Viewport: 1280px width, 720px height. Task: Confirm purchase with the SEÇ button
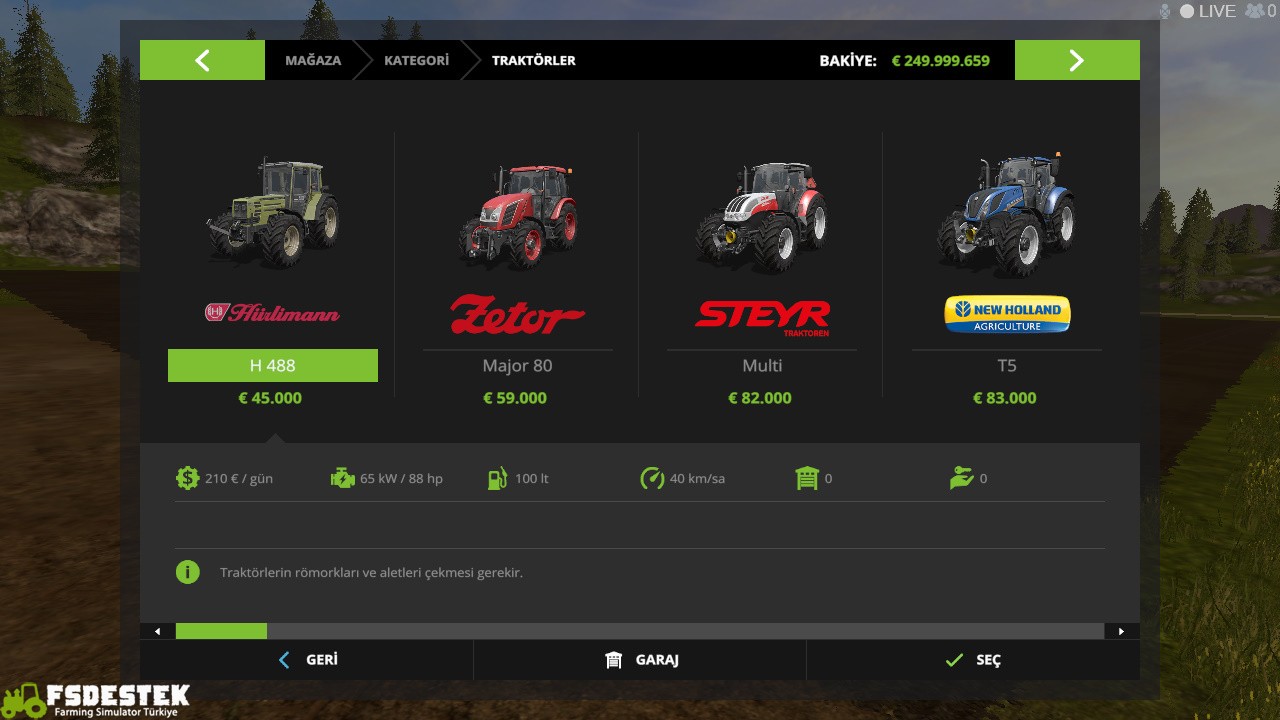pos(988,660)
